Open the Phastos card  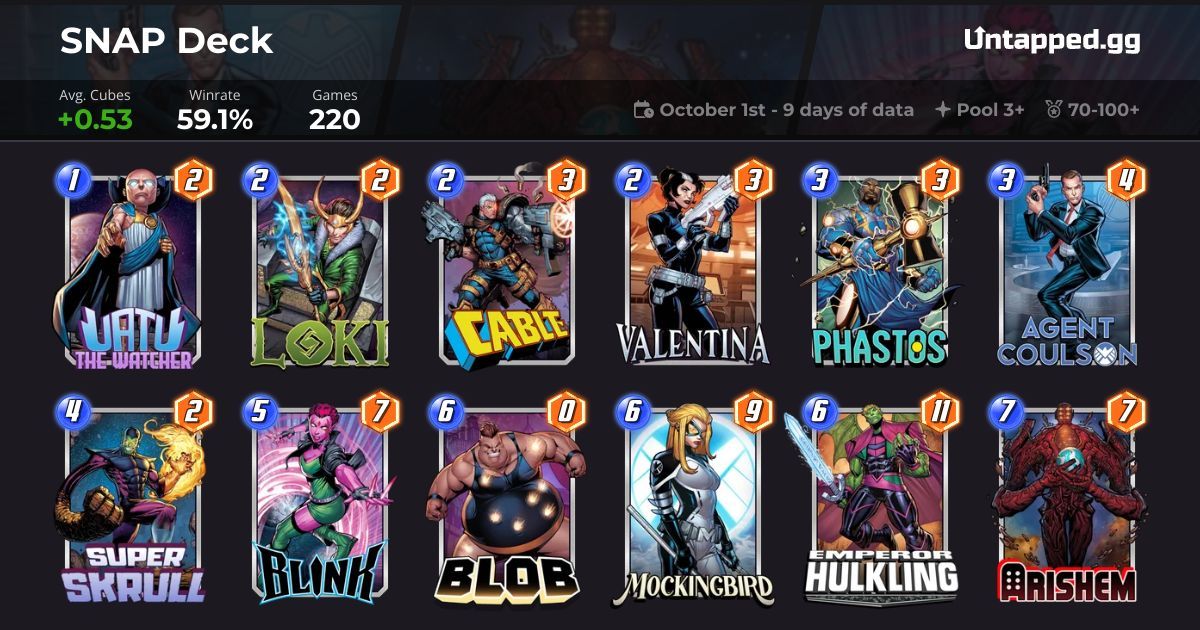[x=879, y=268]
